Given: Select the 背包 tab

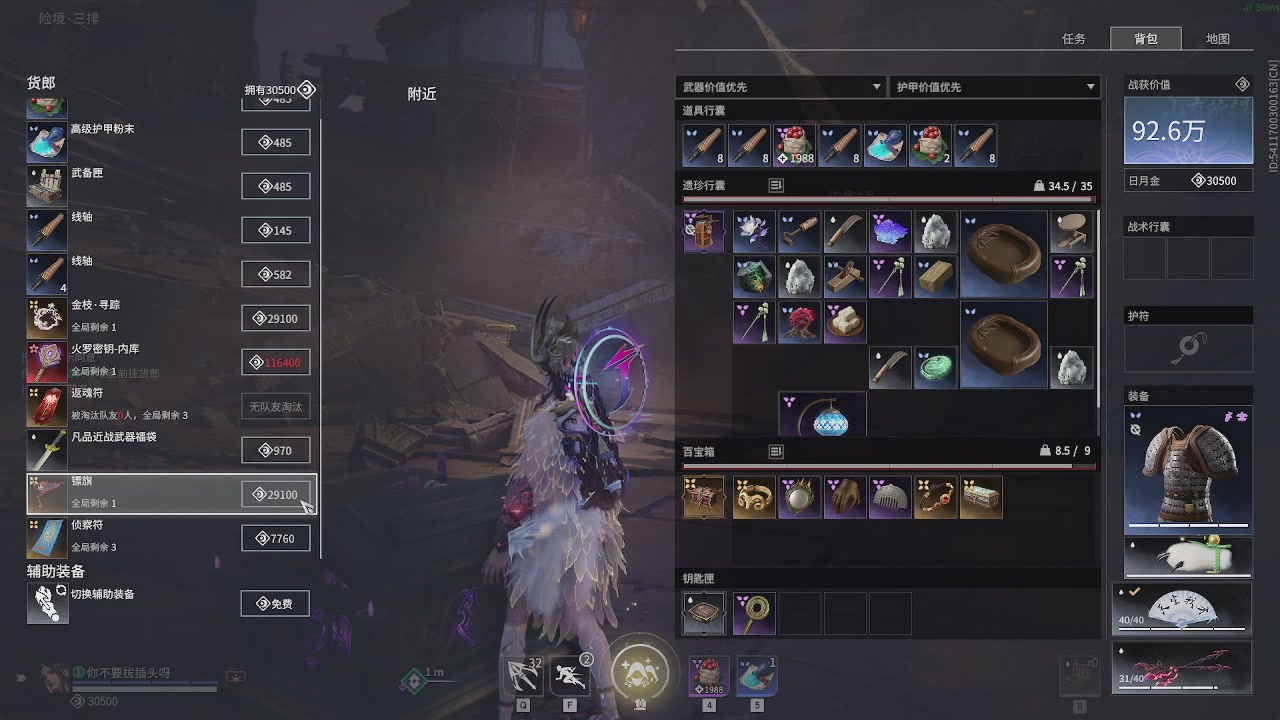Looking at the screenshot, I should [x=1145, y=39].
